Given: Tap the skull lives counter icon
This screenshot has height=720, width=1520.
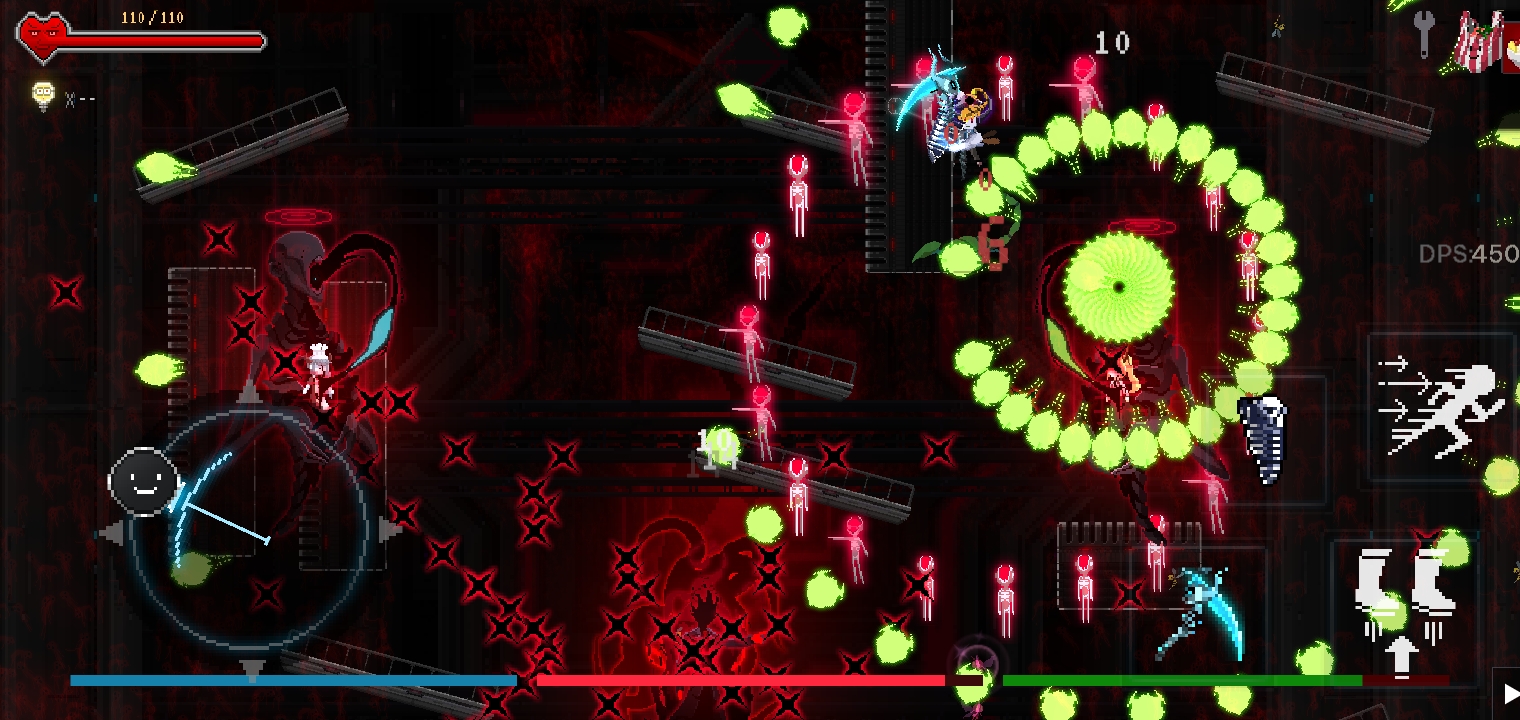Looking at the screenshot, I should tap(43, 96).
